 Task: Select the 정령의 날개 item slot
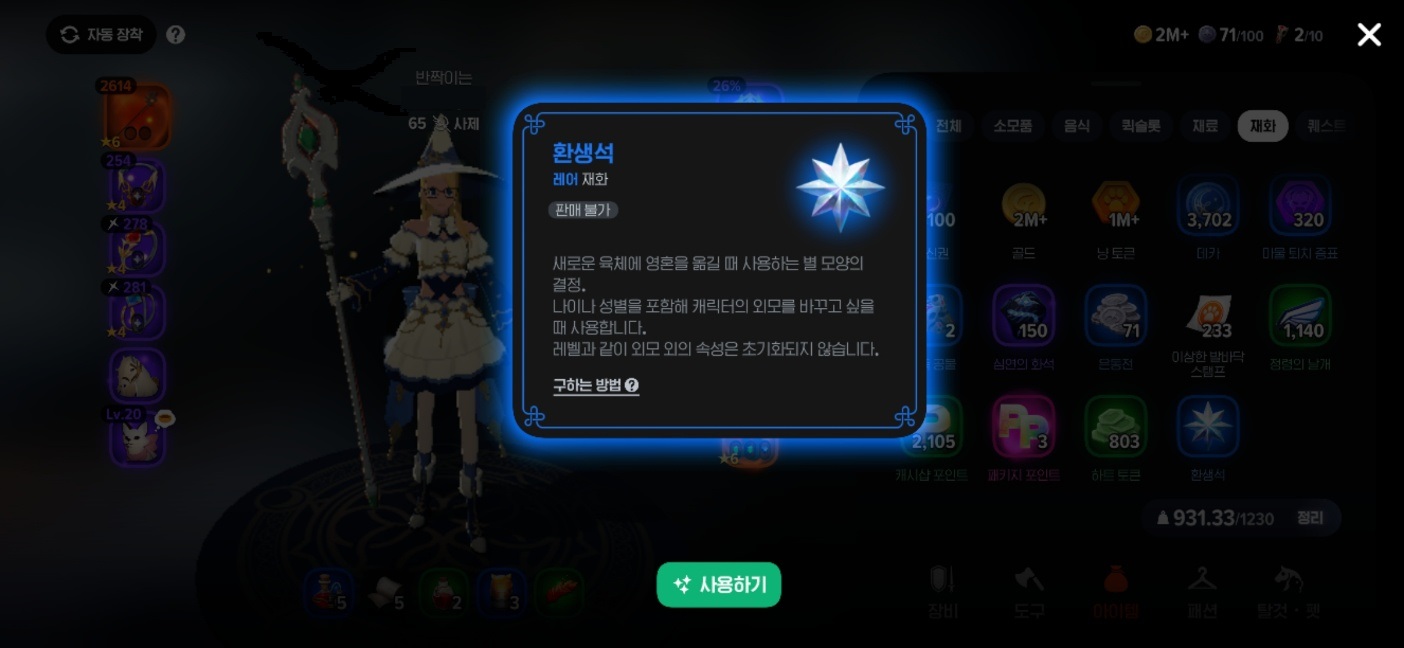[1300, 317]
